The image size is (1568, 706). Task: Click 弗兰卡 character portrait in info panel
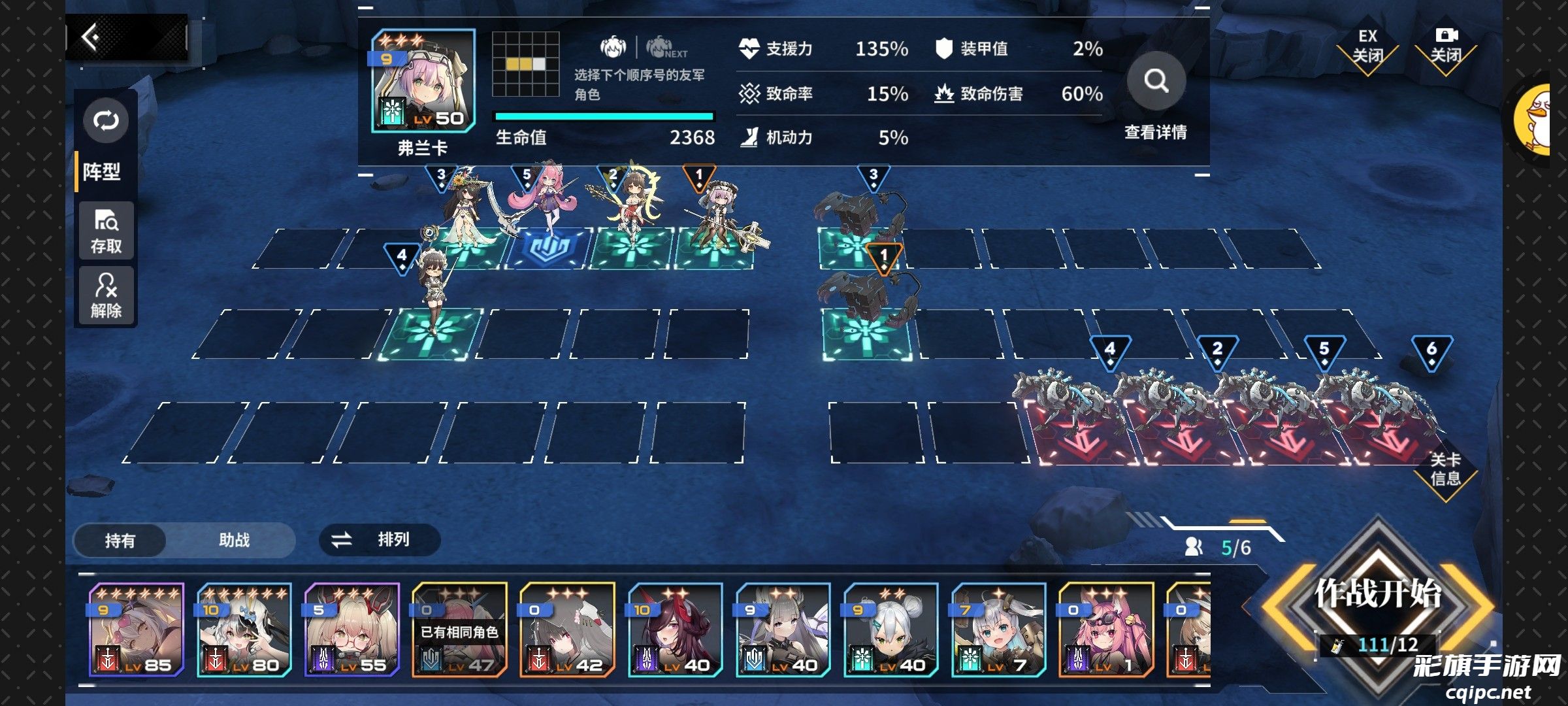tap(423, 82)
